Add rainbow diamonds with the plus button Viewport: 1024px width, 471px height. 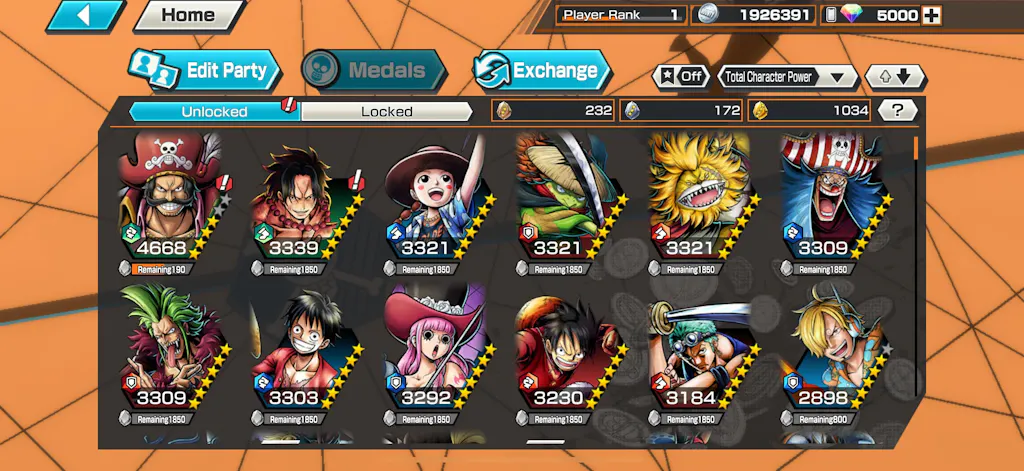coord(931,15)
